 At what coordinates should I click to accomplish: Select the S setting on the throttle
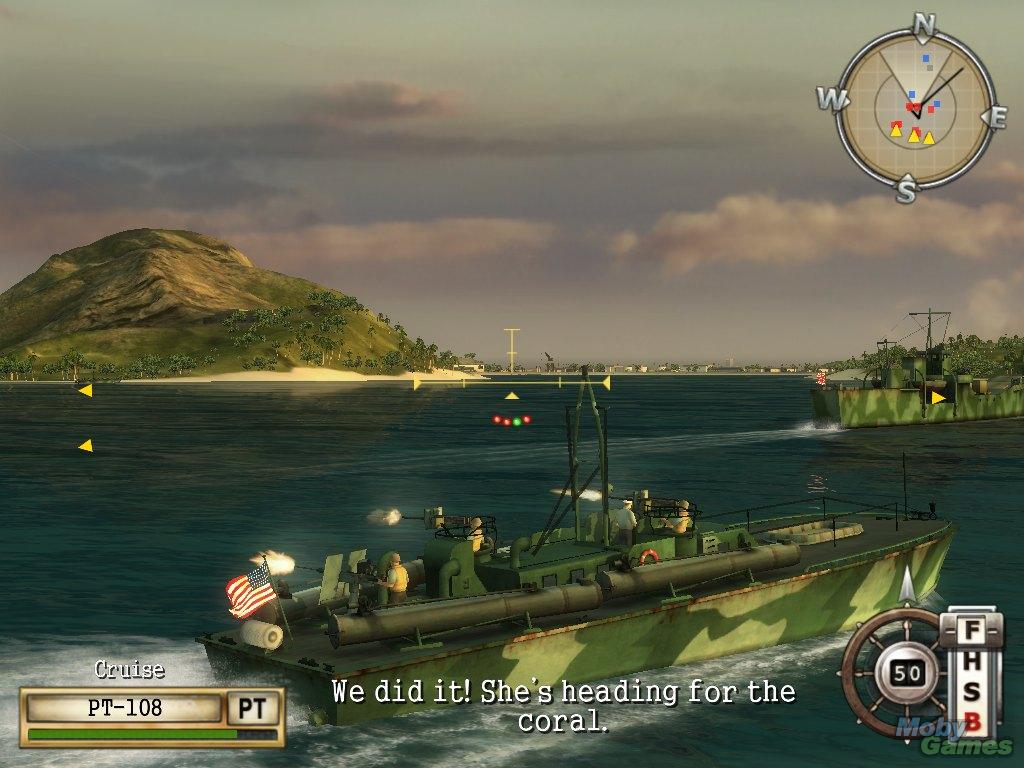[x=970, y=693]
